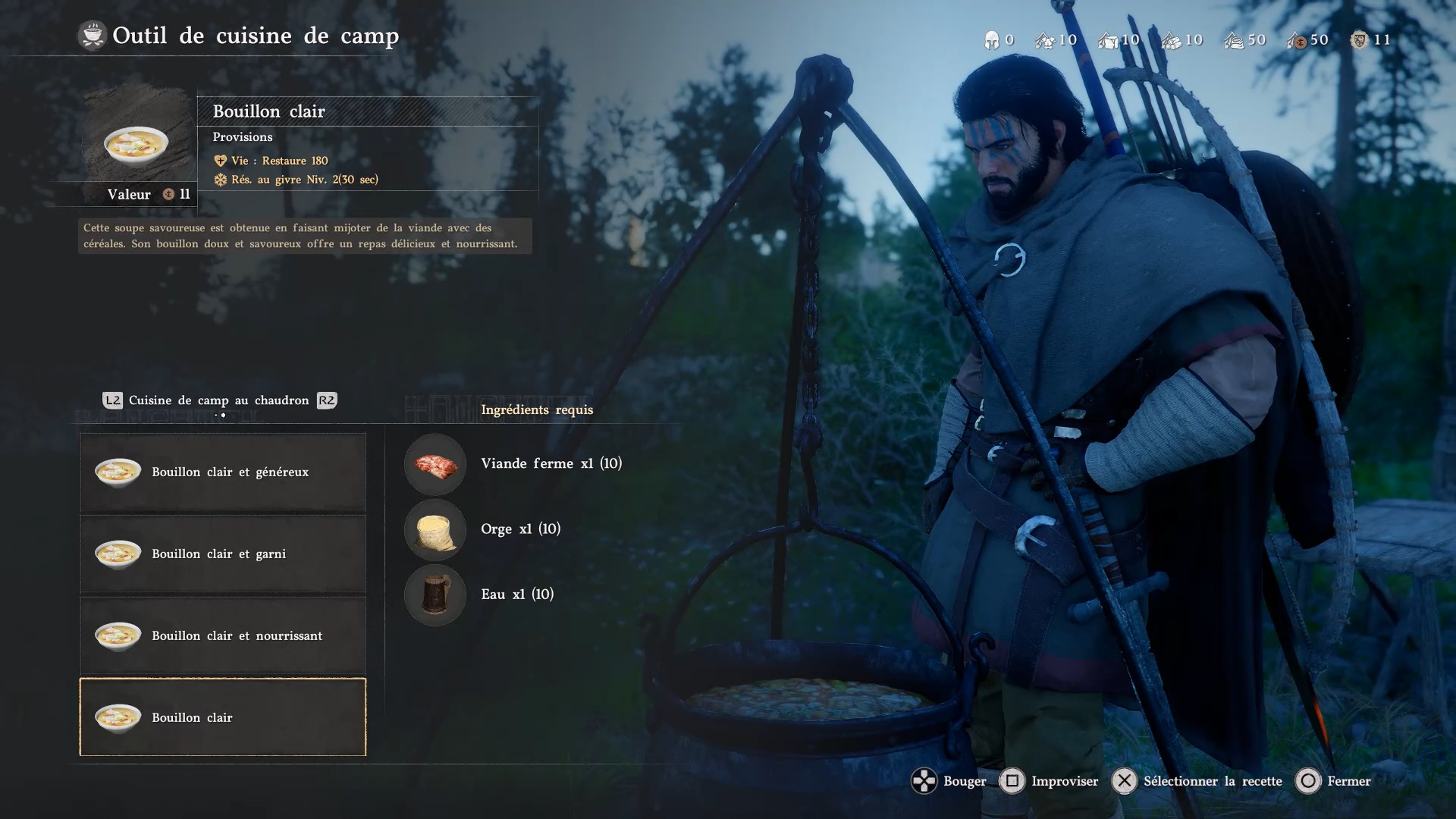Pick the Bouillon clair et nourrissant recipe
1456x819 pixels.
click(x=223, y=635)
